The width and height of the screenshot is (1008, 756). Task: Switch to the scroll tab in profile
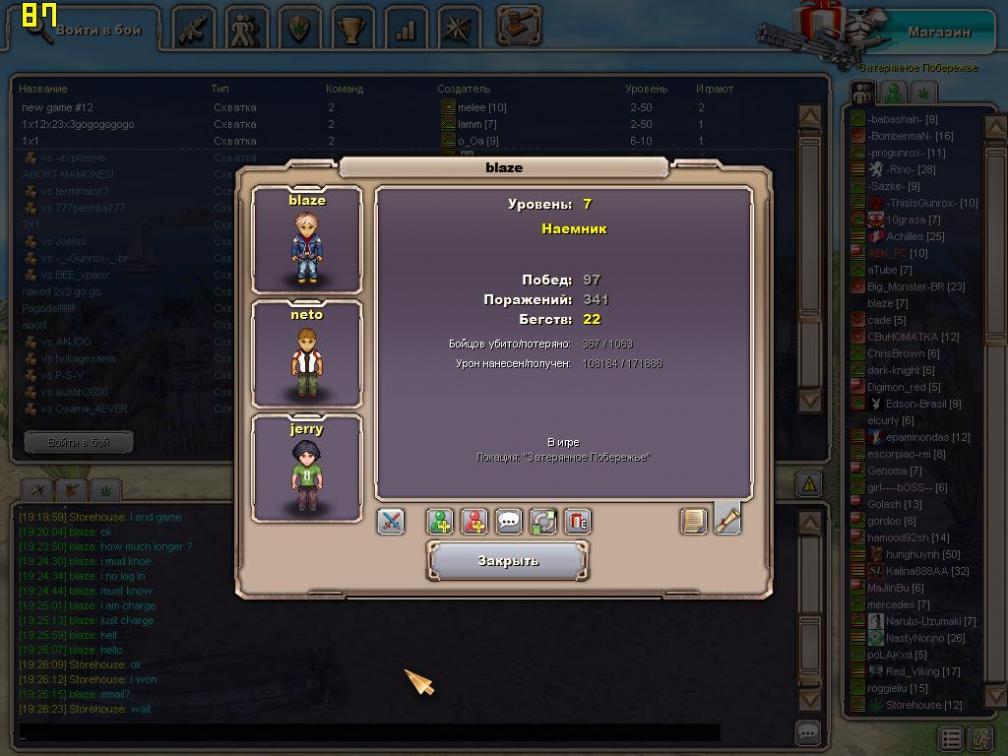[x=727, y=519]
